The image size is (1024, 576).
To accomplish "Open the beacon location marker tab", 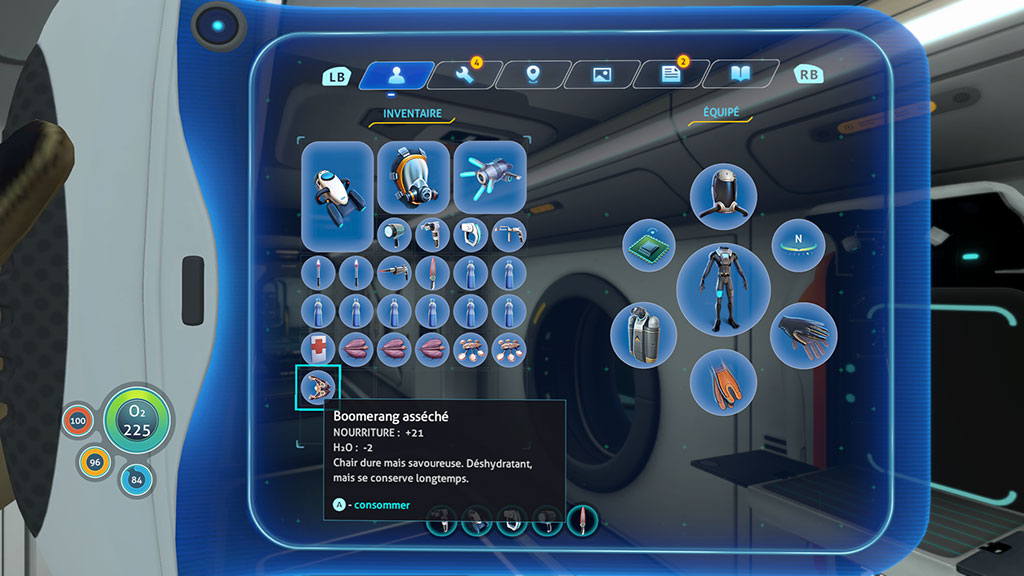I will pyautogui.click(x=533, y=75).
